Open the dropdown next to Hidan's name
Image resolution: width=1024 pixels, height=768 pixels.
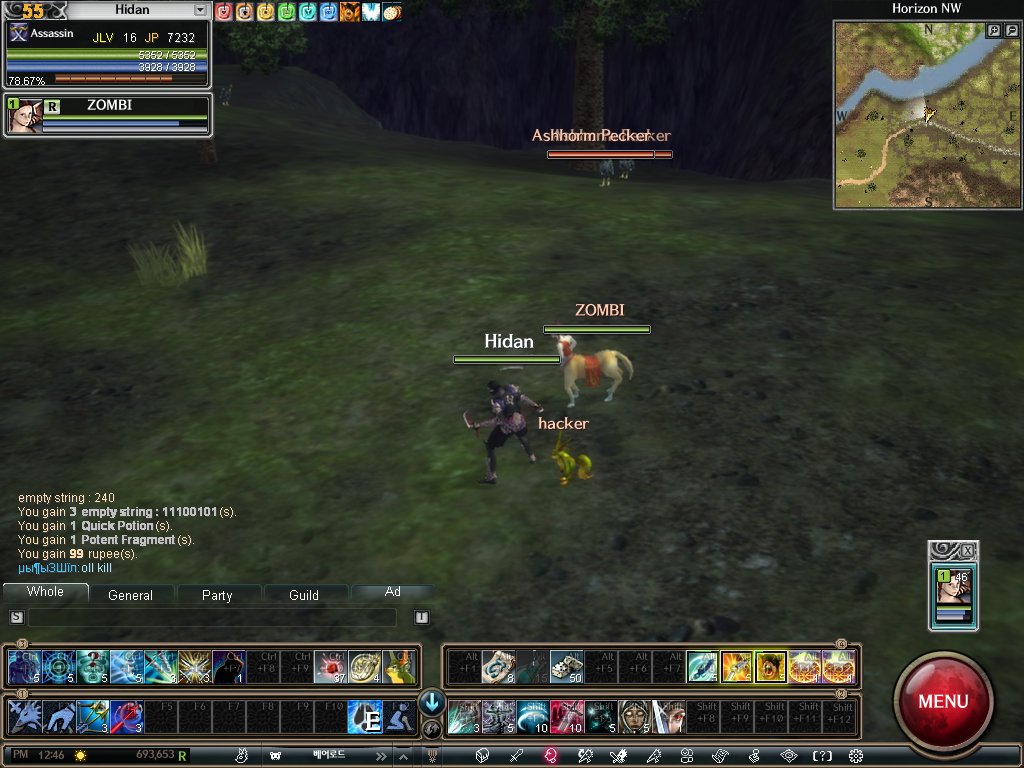click(200, 10)
